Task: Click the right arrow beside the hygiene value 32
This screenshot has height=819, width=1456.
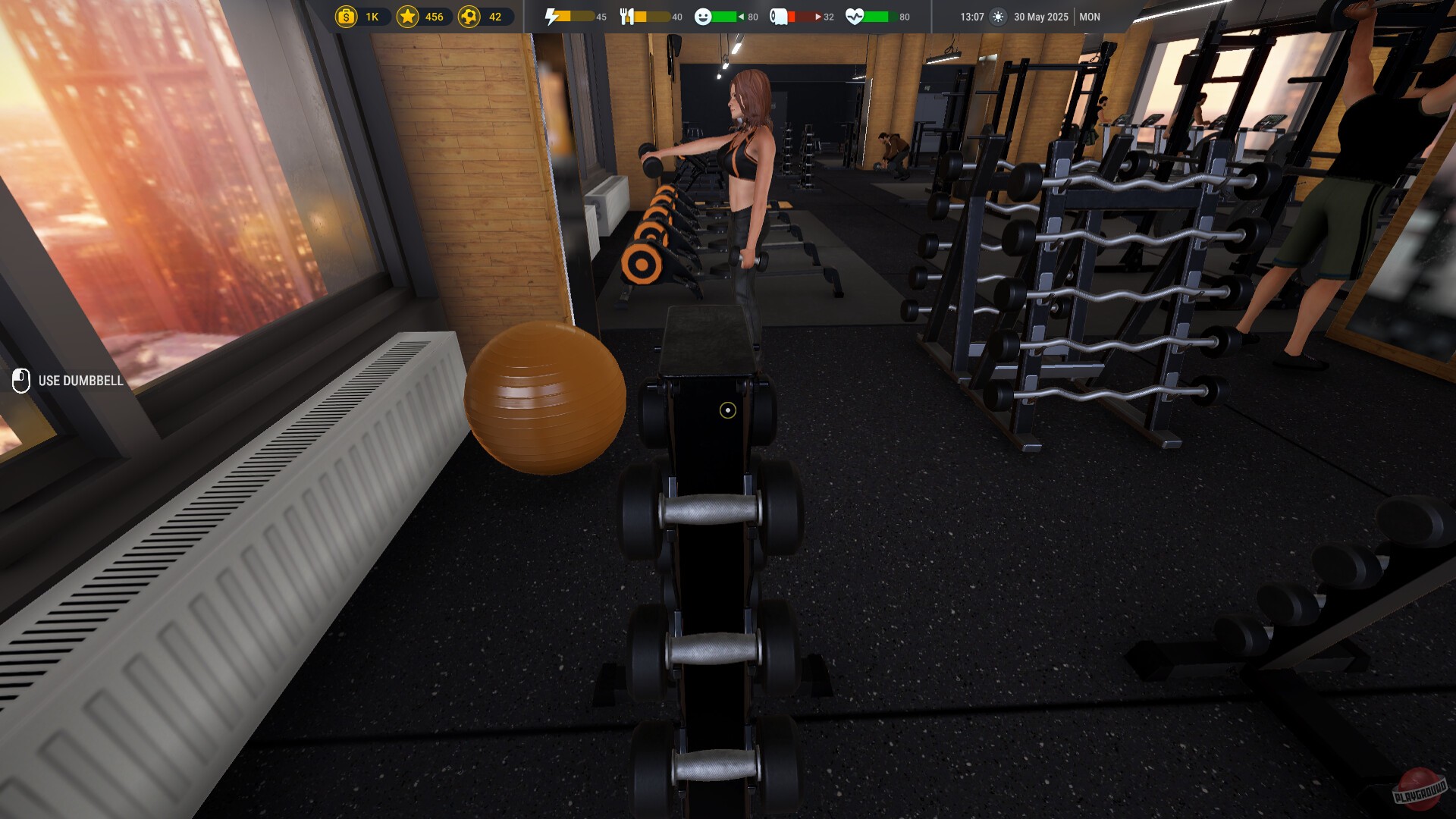Action: pyautogui.click(x=818, y=16)
